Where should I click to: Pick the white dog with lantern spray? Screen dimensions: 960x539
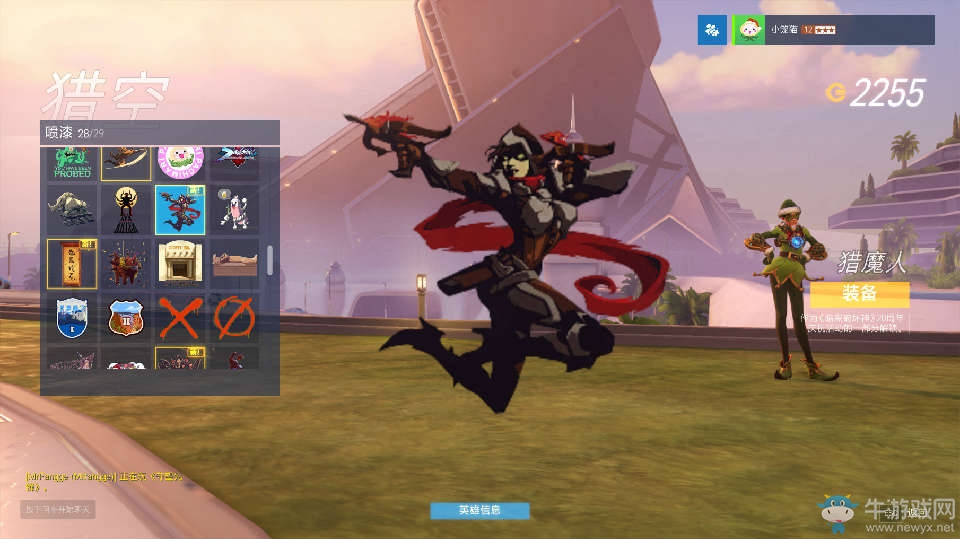click(234, 209)
